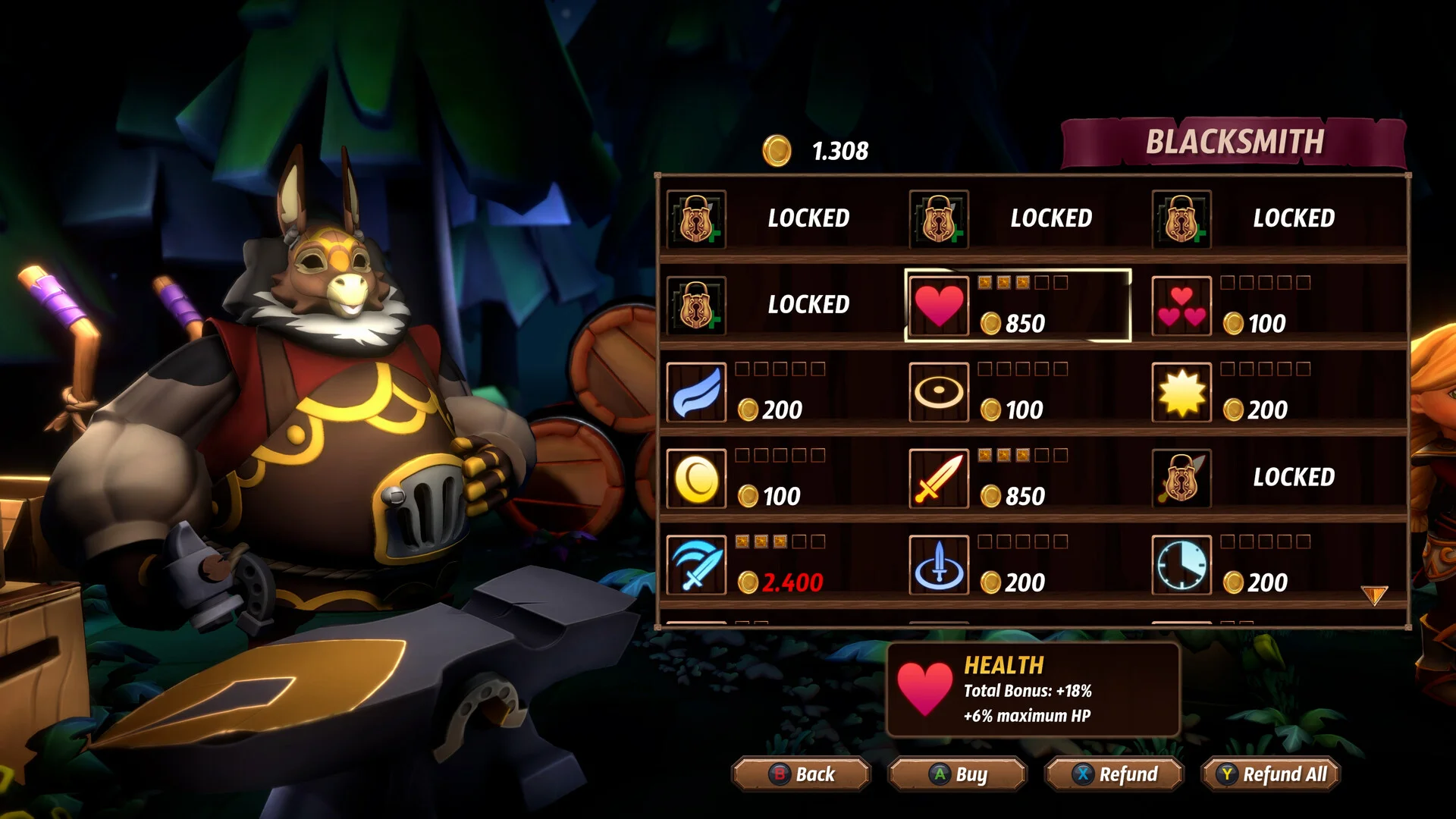Select the yellow starburst upgrade

pyautogui.click(x=1181, y=392)
